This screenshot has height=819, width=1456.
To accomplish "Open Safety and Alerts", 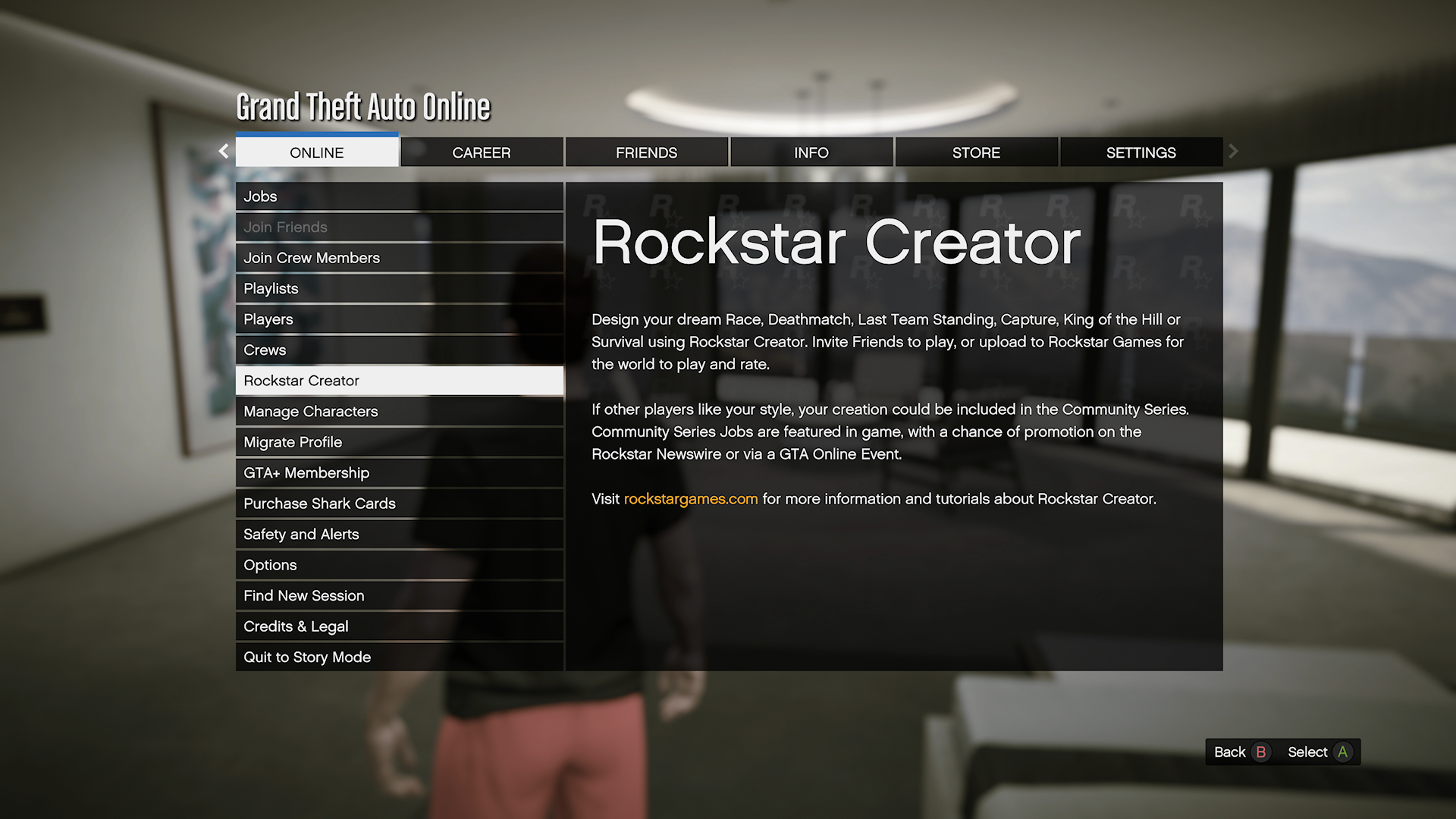I will (399, 535).
